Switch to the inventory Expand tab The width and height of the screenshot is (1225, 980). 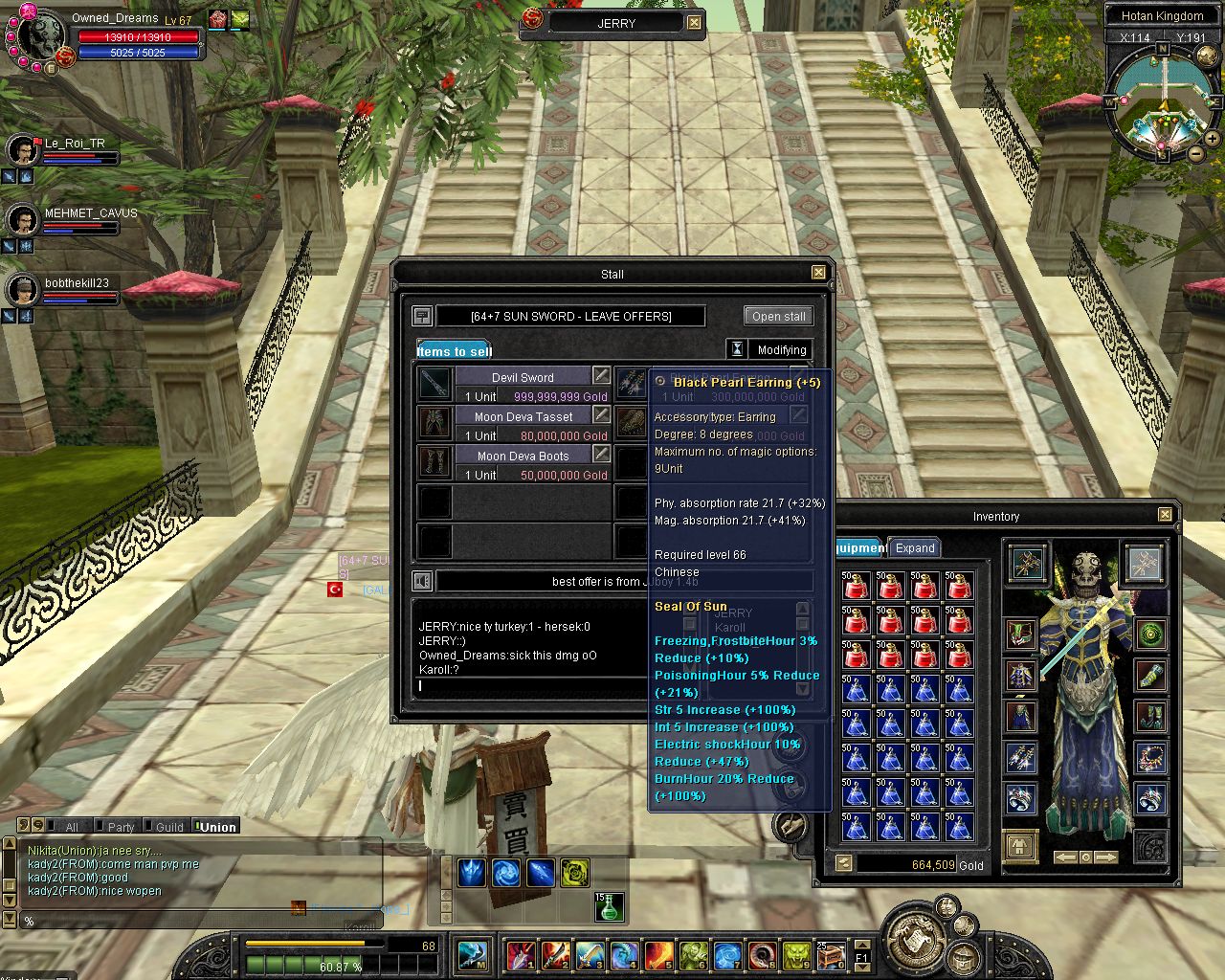(x=915, y=548)
